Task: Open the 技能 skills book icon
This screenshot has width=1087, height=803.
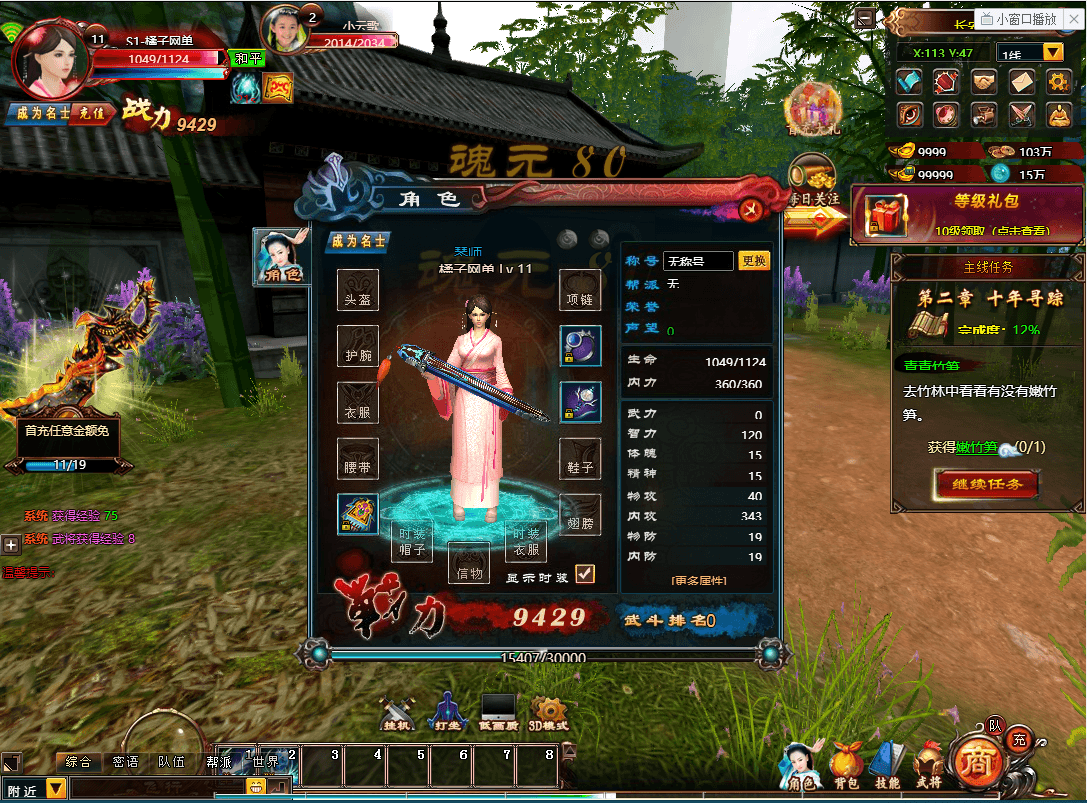Action: tap(887, 765)
